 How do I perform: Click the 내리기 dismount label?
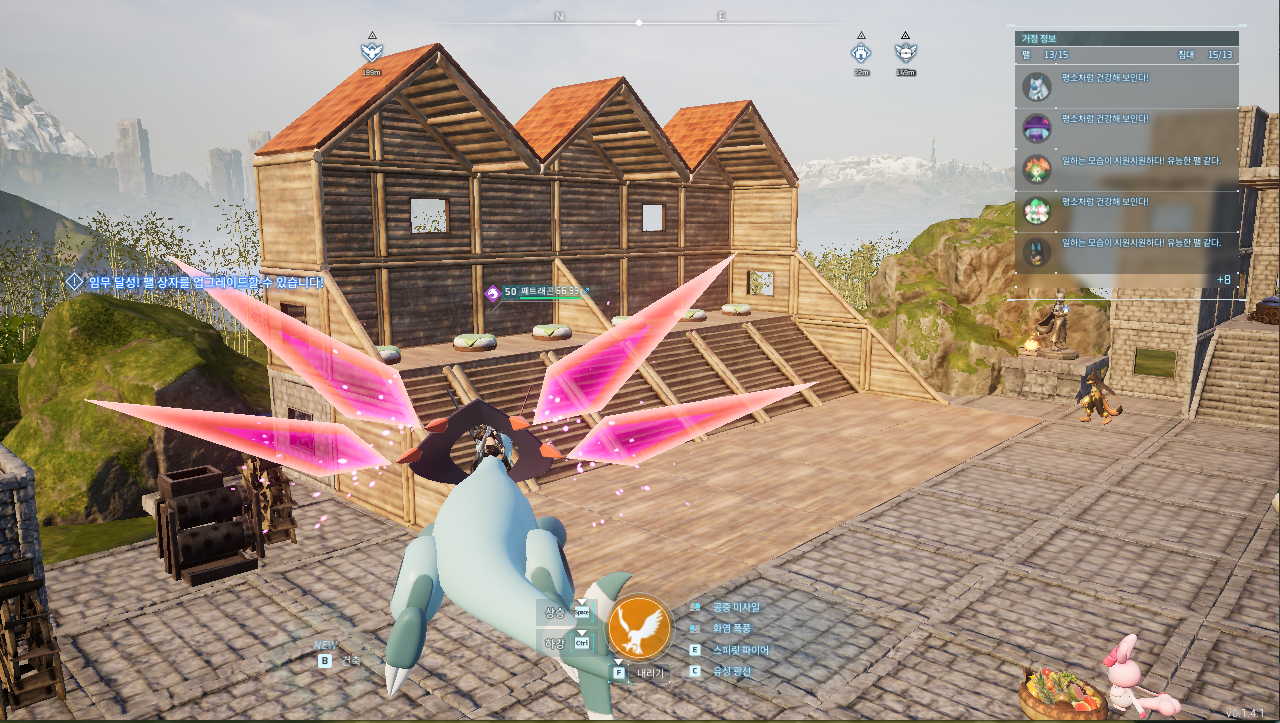[650, 673]
